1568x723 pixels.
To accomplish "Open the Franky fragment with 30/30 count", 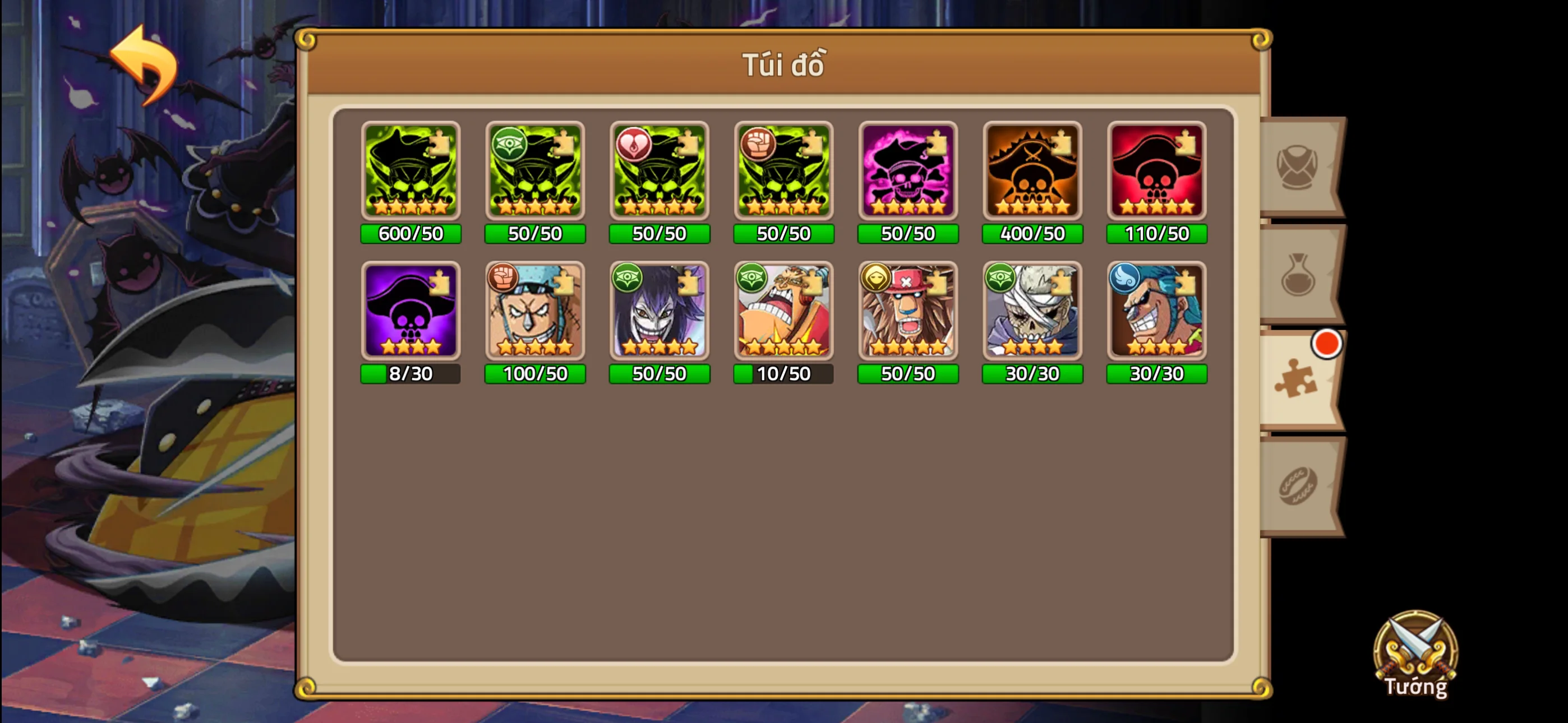I will click(x=1155, y=312).
